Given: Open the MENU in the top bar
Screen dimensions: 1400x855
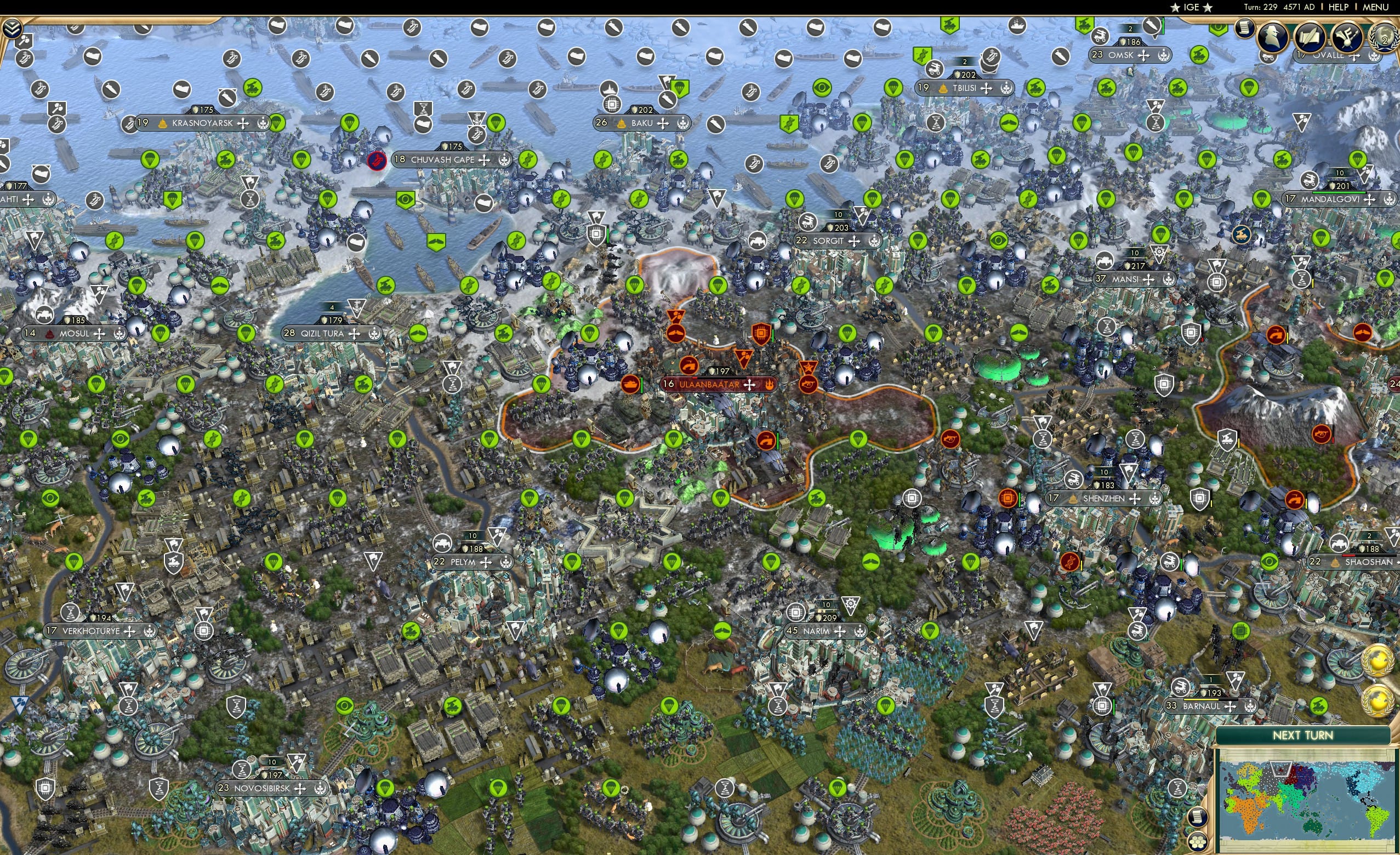Looking at the screenshot, I should (x=1375, y=7).
